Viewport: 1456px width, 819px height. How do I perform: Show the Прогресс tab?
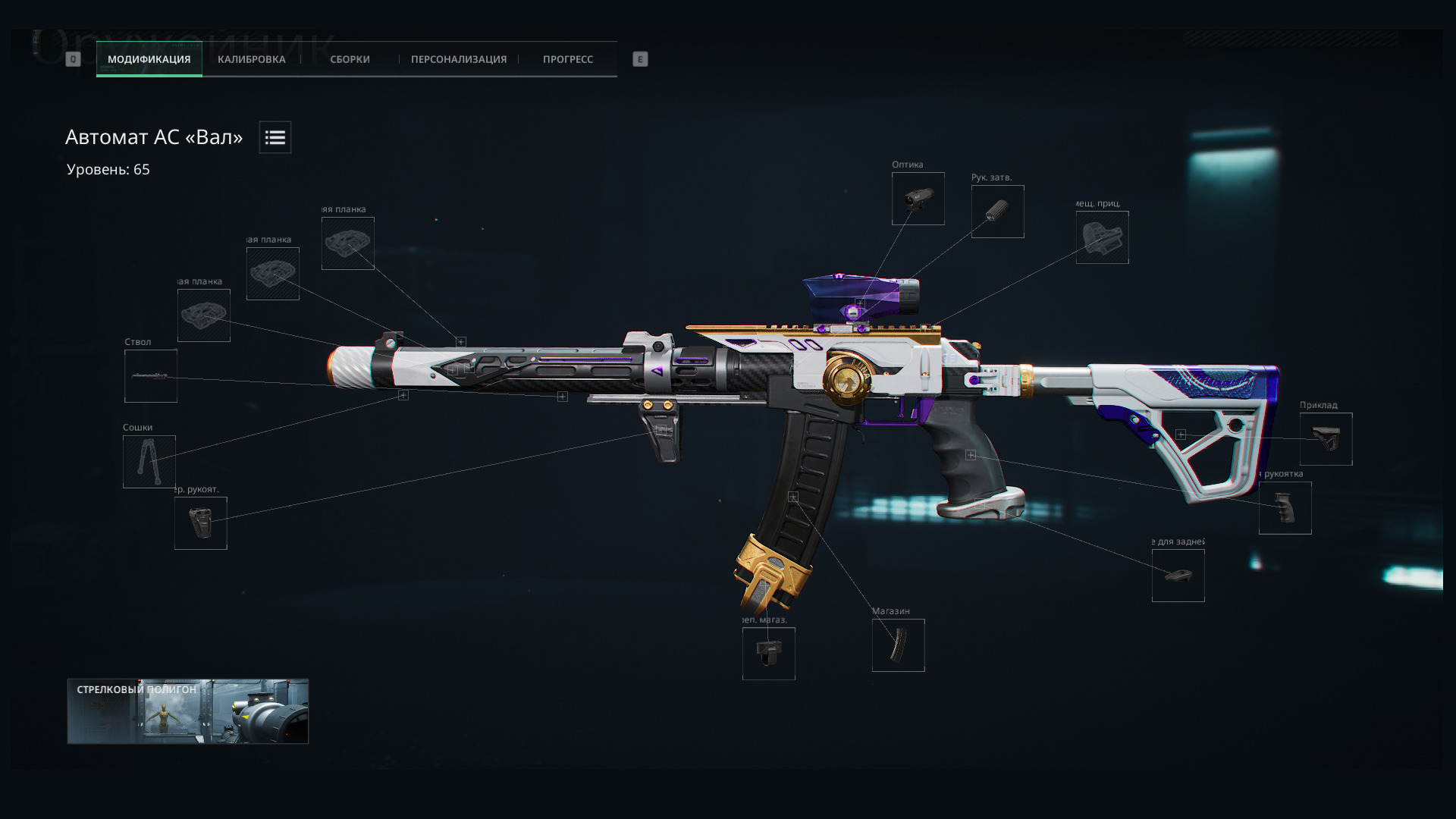[567, 59]
